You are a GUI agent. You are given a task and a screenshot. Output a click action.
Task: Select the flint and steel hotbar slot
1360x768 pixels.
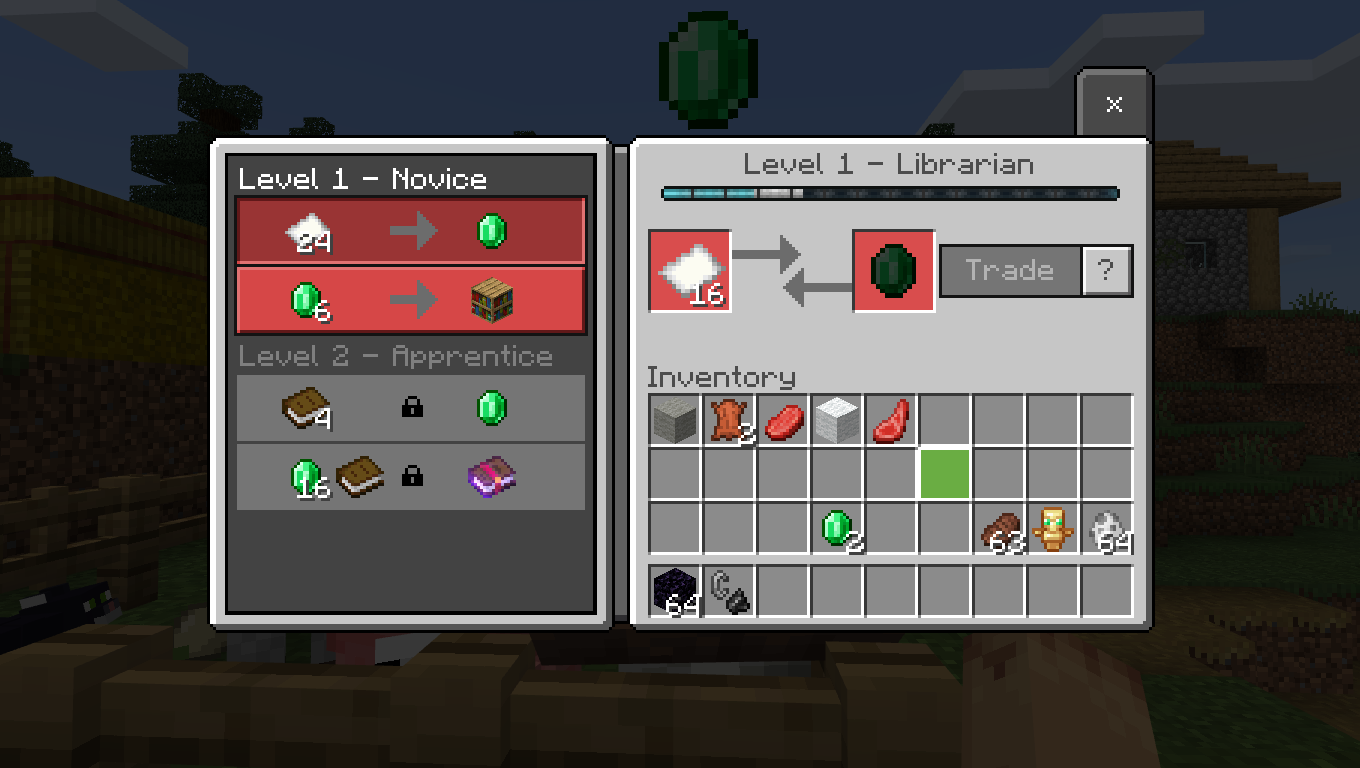(729, 591)
